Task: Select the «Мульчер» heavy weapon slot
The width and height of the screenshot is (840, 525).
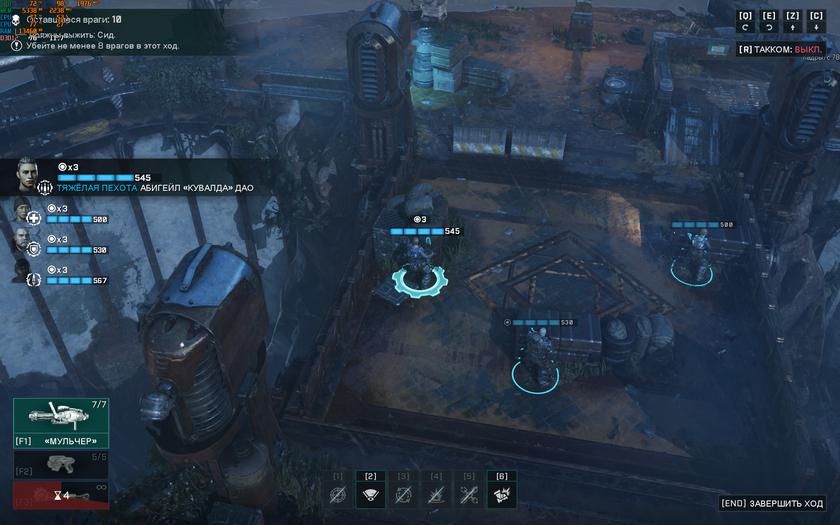Action: tap(60, 422)
